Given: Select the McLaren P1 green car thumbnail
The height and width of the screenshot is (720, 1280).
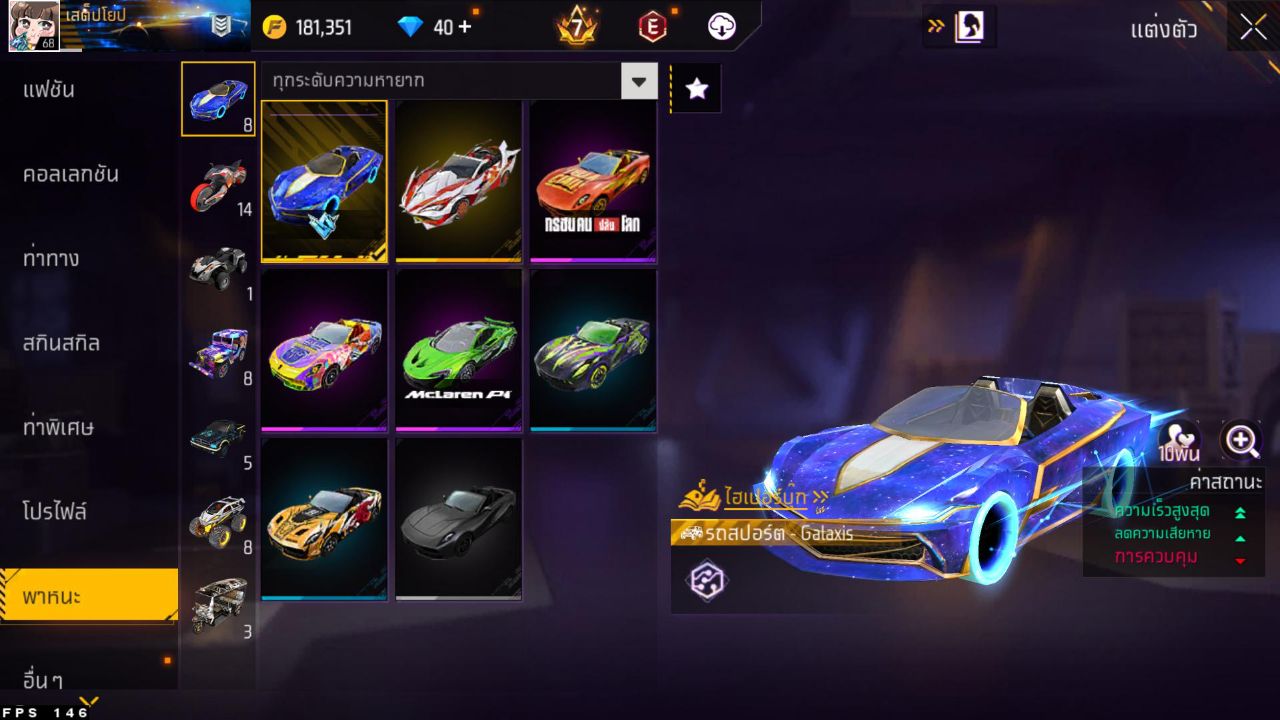Looking at the screenshot, I should click(x=458, y=347).
